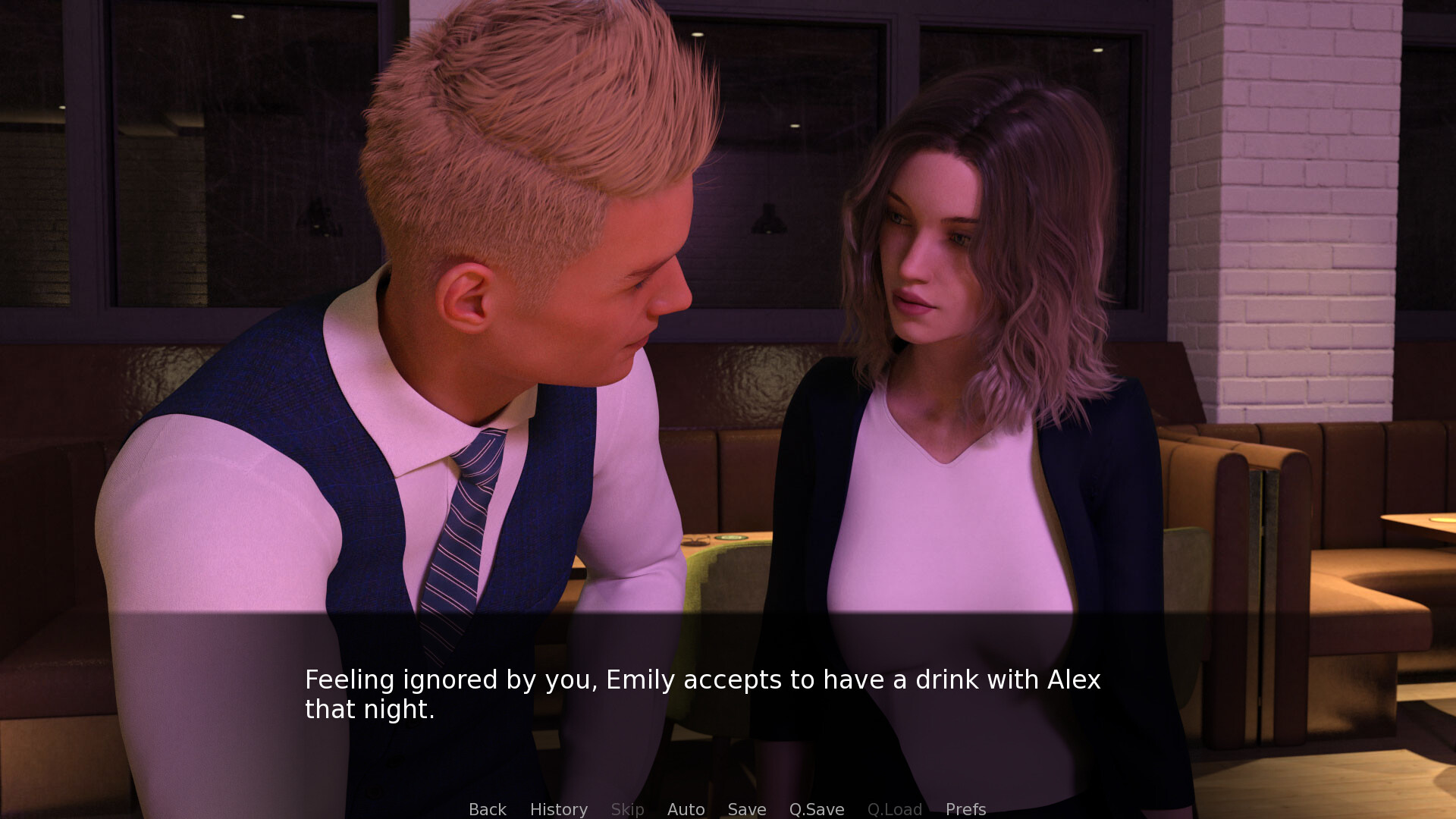This screenshot has width=1456, height=819.
Task: Open the Save screen
Action: tap(746, 809)
